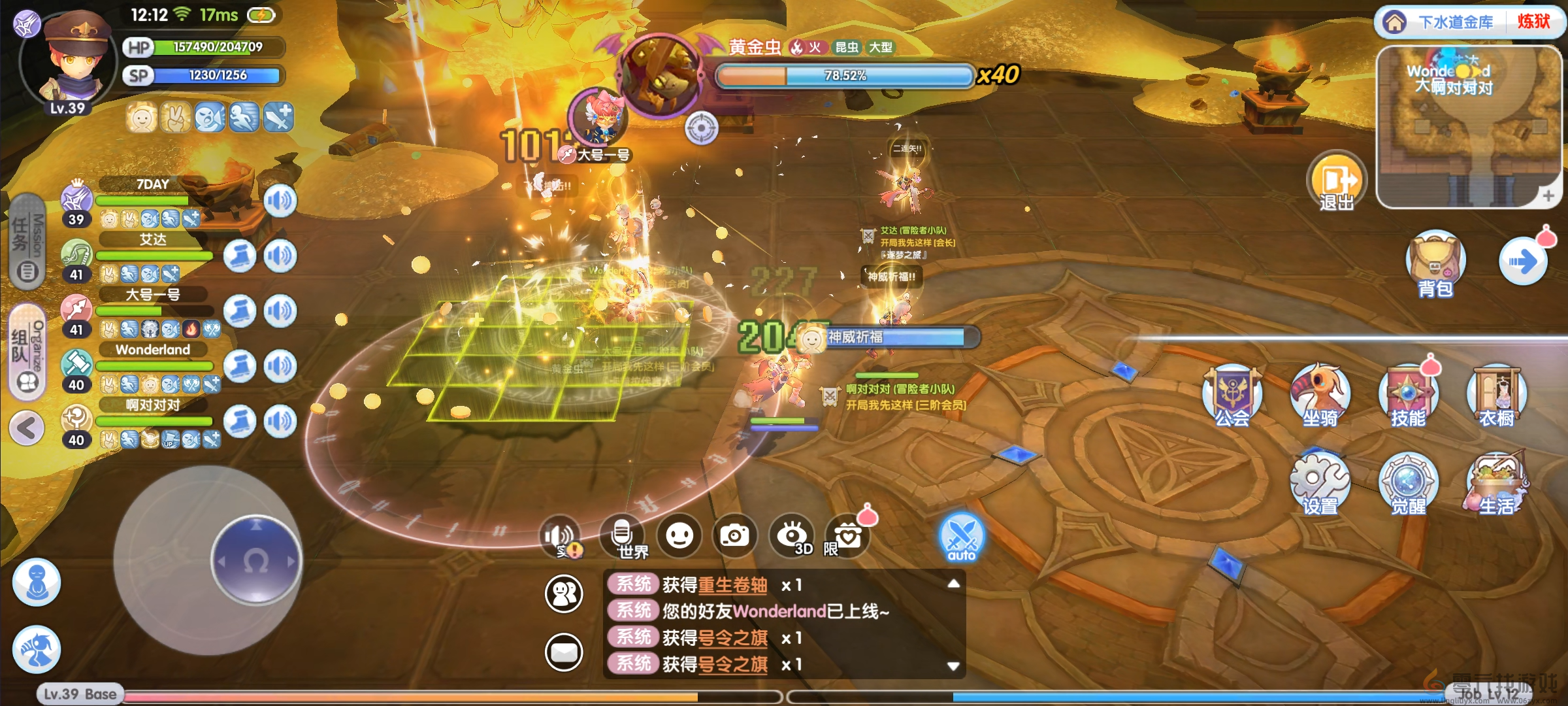1568x706 pixels.
Task: Switch to the 组队 Organize tab
Action: coord(27,352)
